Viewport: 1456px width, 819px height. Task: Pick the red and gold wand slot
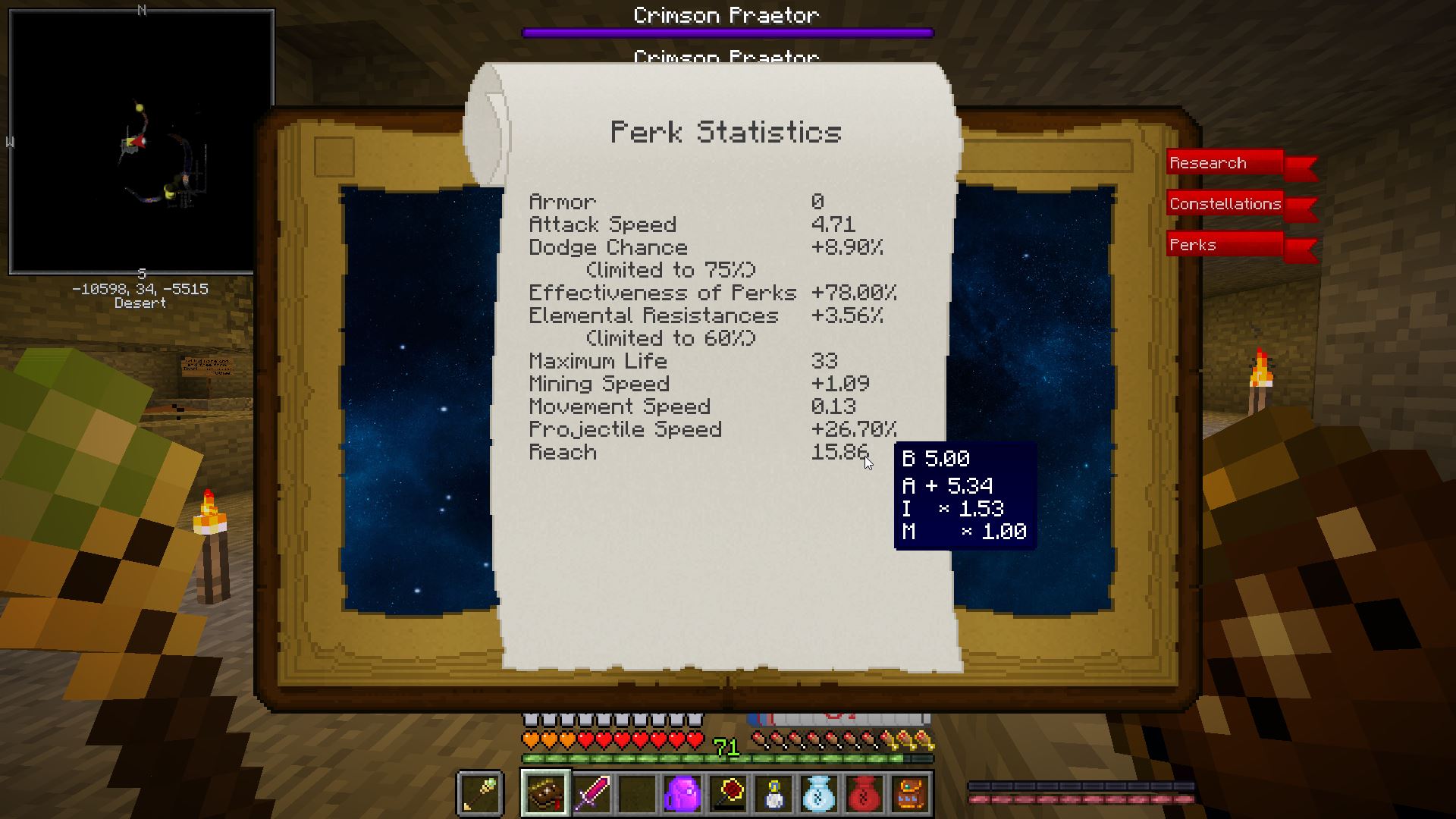point(727,793)
